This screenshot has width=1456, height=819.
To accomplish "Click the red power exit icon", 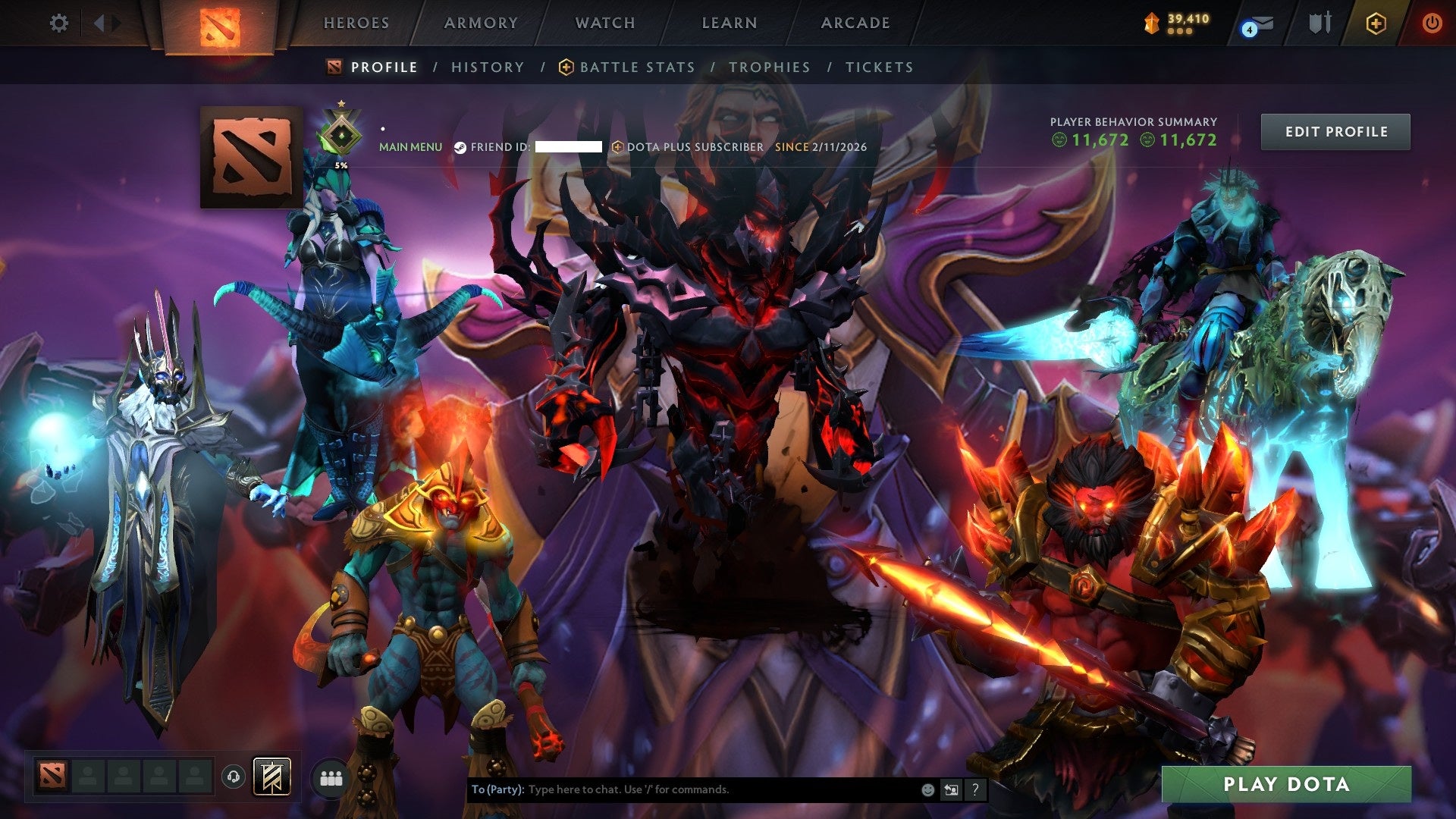I will [1432, 23].
